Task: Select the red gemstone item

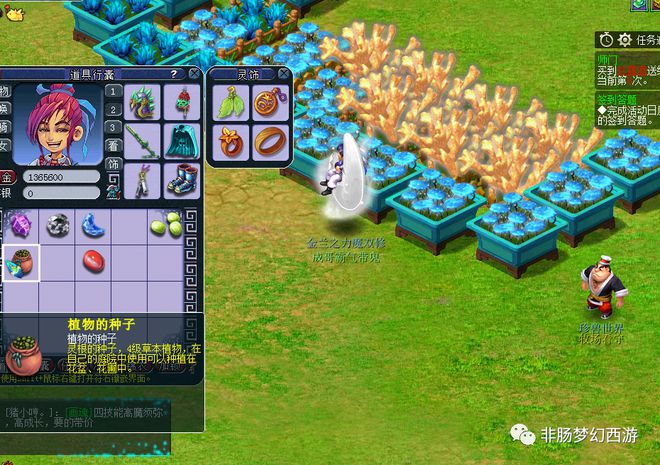Action: pyautogui.click(x=93, y=262)
